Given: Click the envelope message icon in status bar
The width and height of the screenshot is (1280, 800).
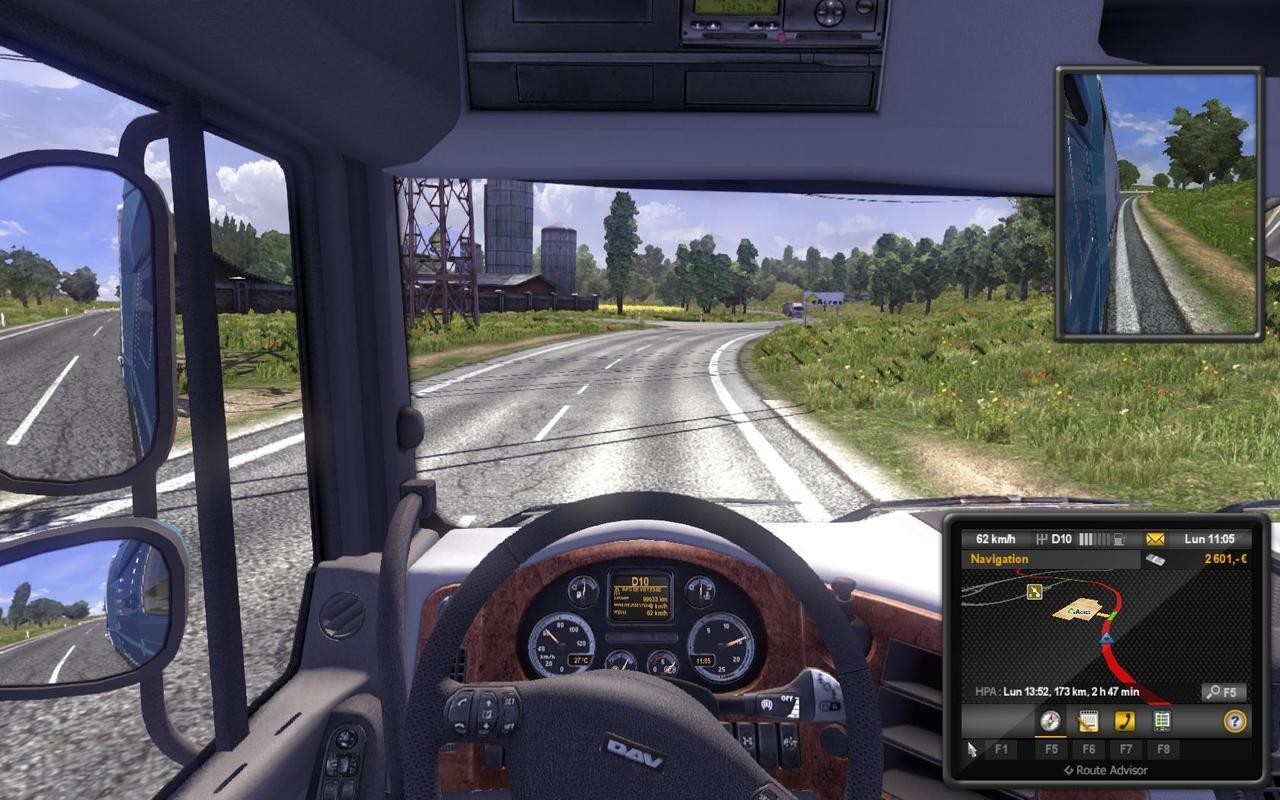Looking at the screenshot, I should tap(1154, 539).
